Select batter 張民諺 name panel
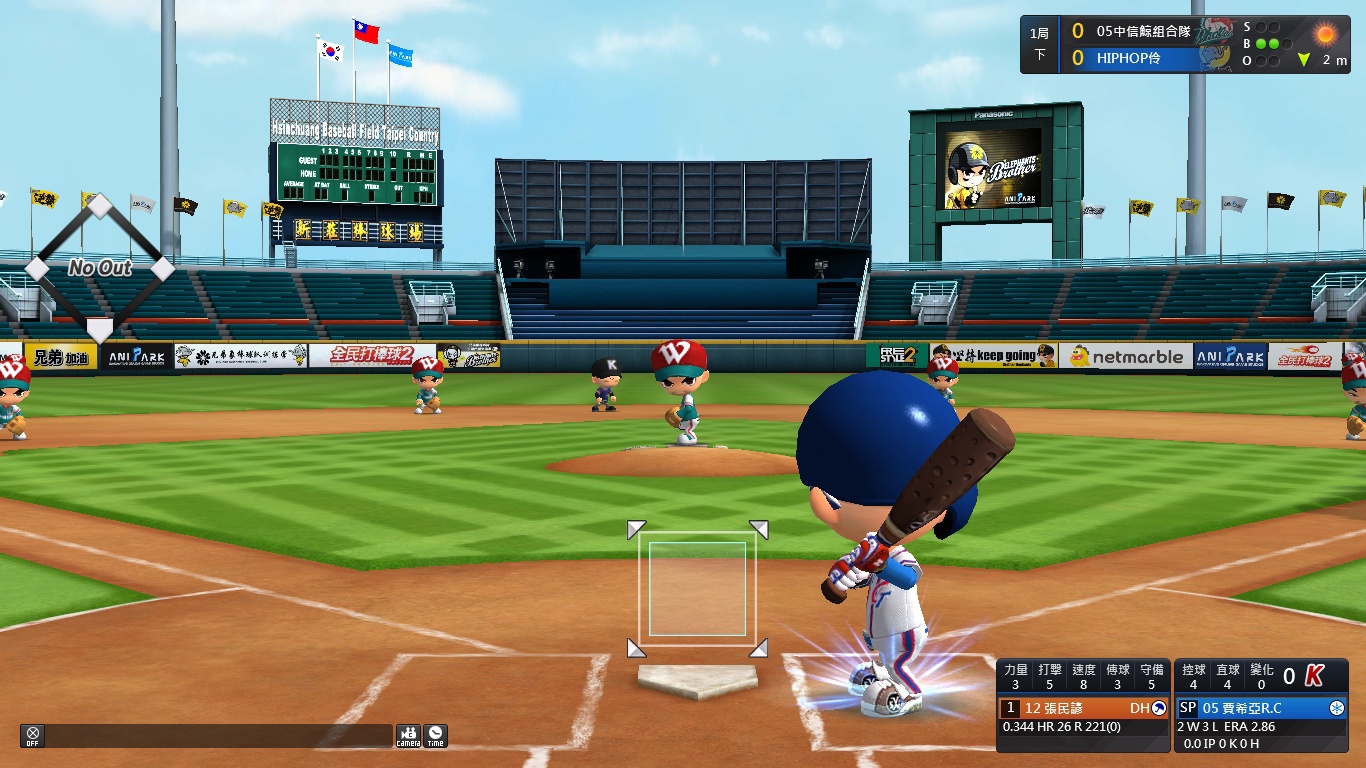1366x768 pixels. 1085,708
